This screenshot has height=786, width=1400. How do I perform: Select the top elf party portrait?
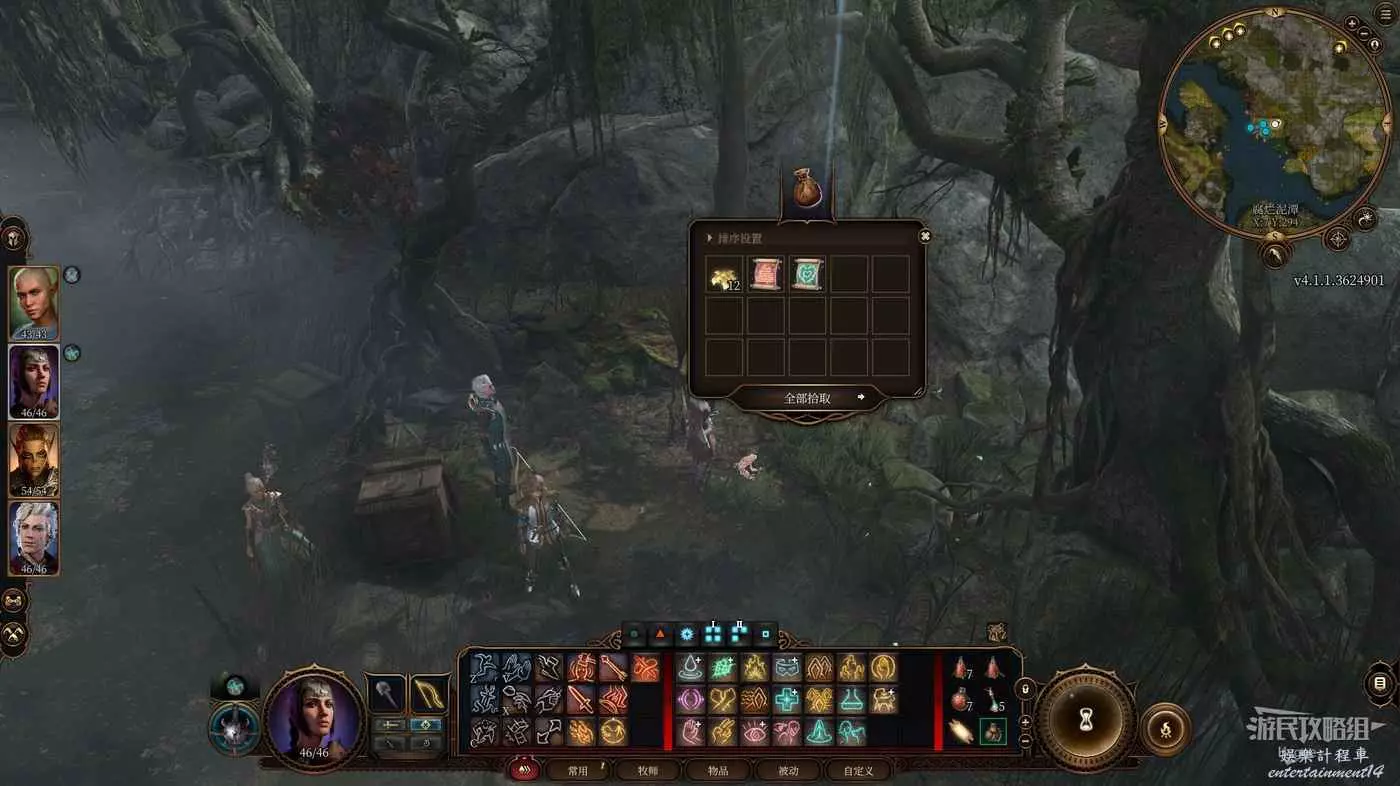[34, 303]
